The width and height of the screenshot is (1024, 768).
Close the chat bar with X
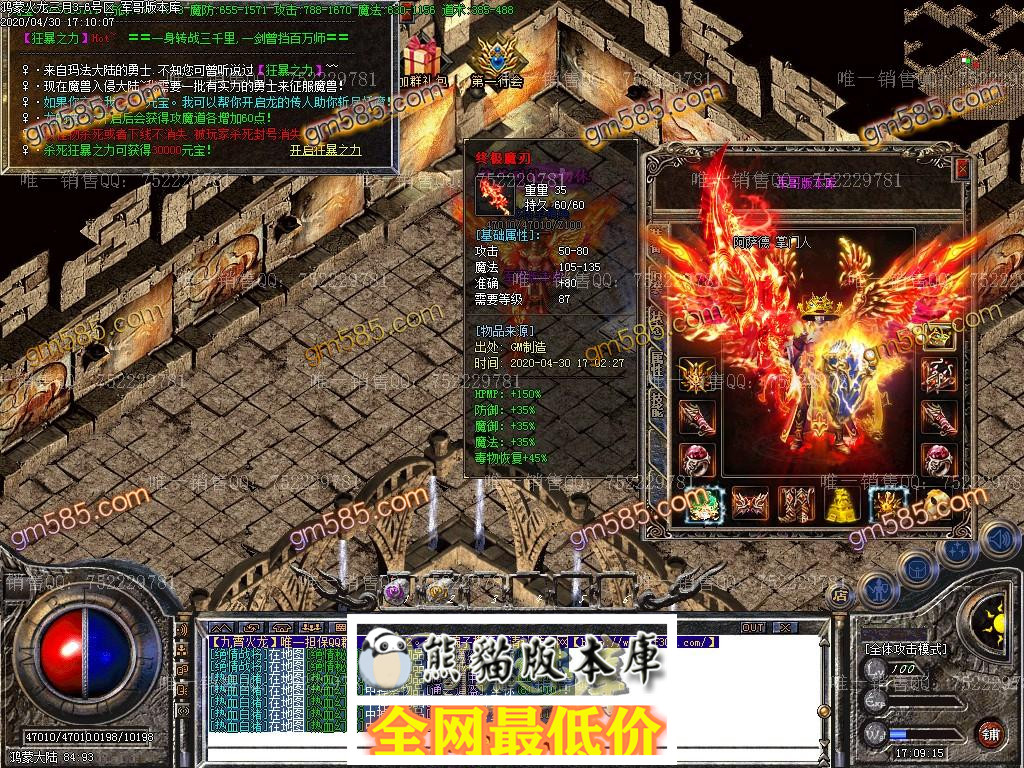[x=785, y=627]
